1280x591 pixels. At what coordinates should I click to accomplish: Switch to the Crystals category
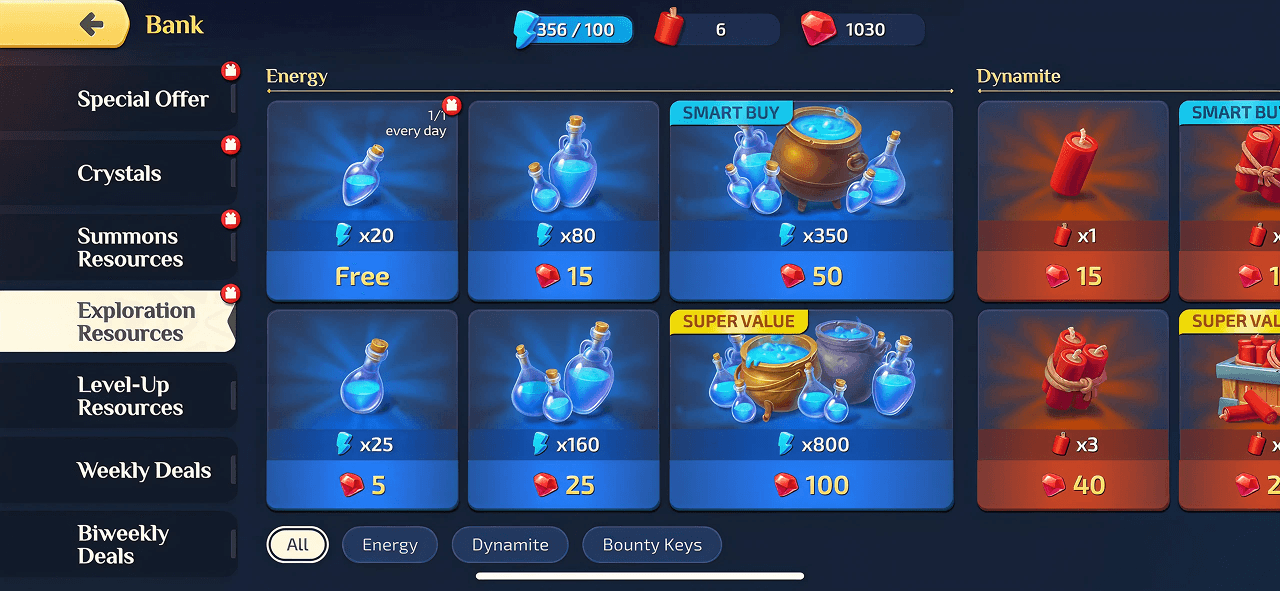pyautogui.click(x=119, y=173)
